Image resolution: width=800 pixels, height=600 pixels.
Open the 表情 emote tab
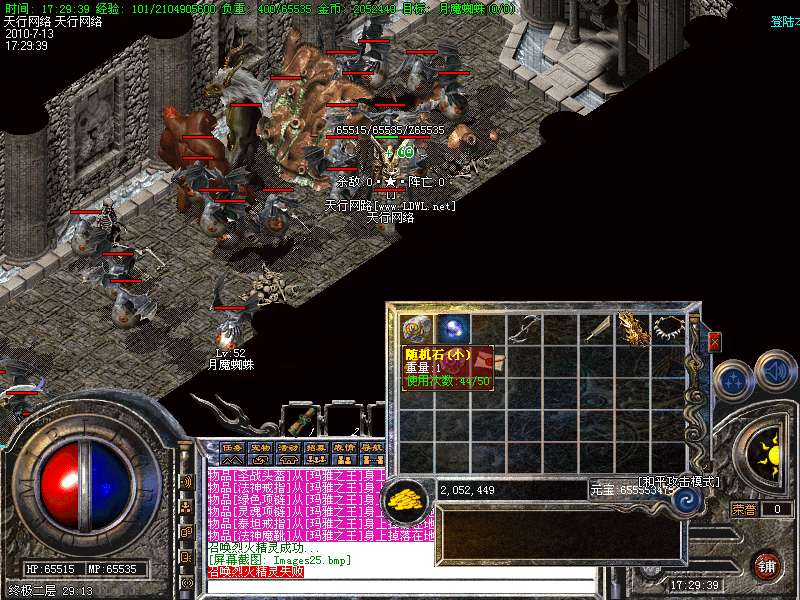point(344,447)
